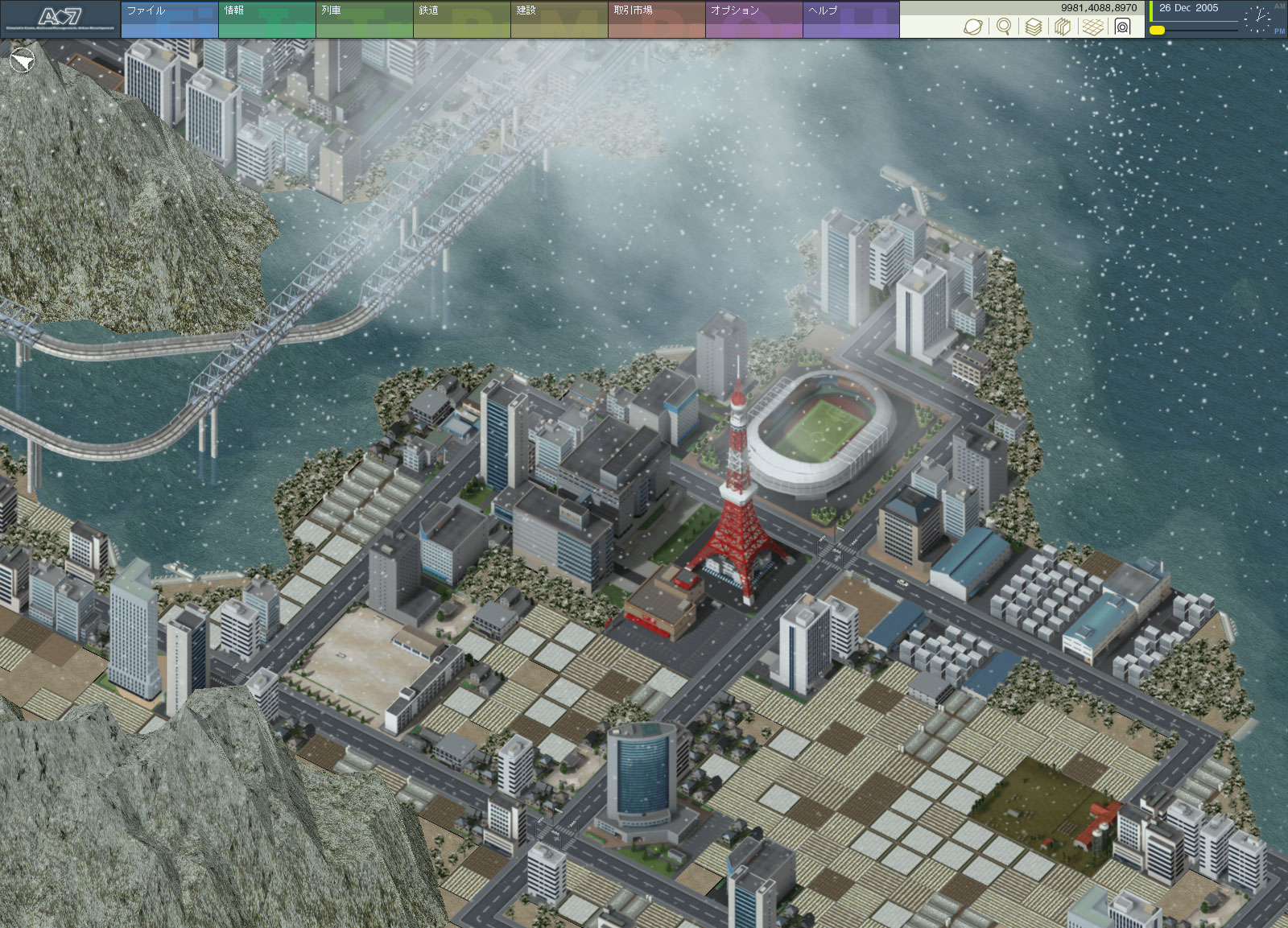1288x928 pixels.
Task: Open the ヘルプ (Help) menu
Action: pos(851,19)
